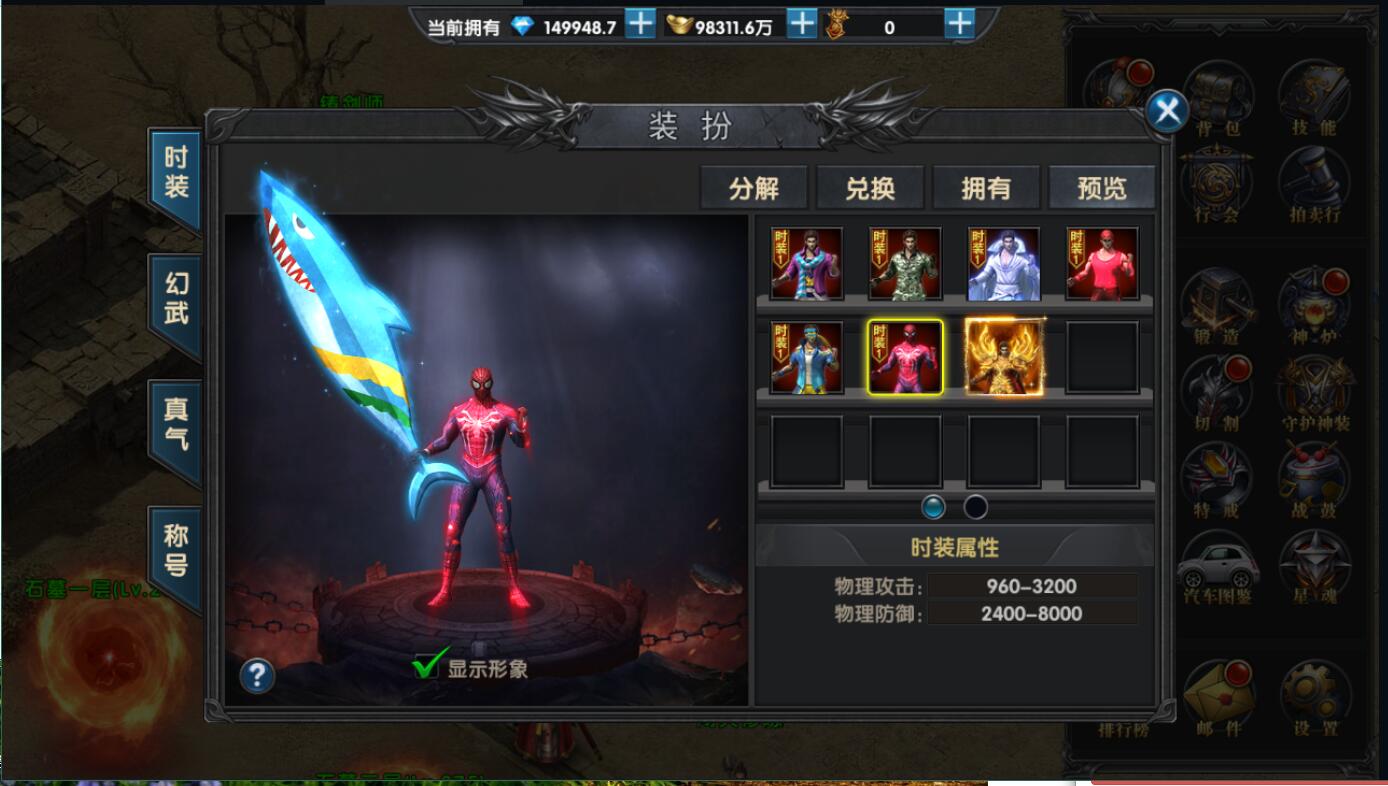The width and height of the screenshot is (1388, 786).
Task: Select the camouflage outfit costume
Action: coord(905,264)
